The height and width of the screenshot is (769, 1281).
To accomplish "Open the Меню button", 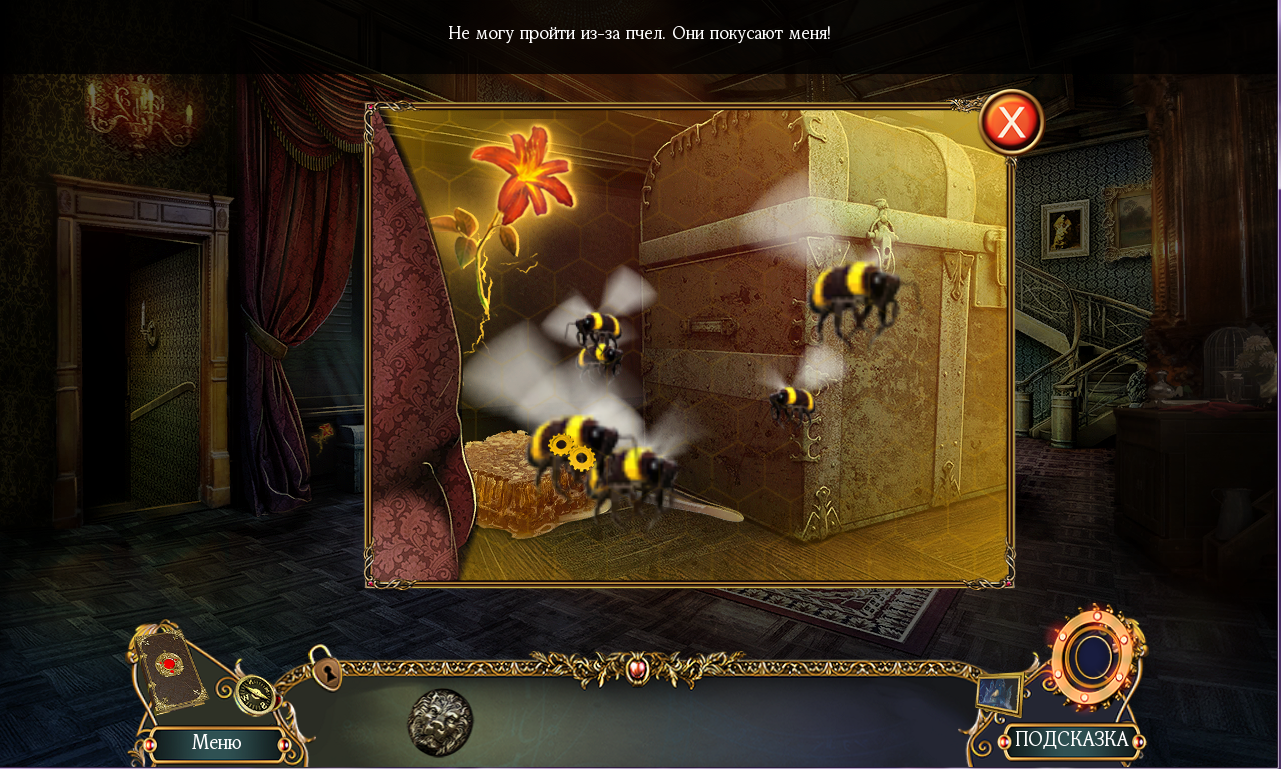I will point(216,743).
